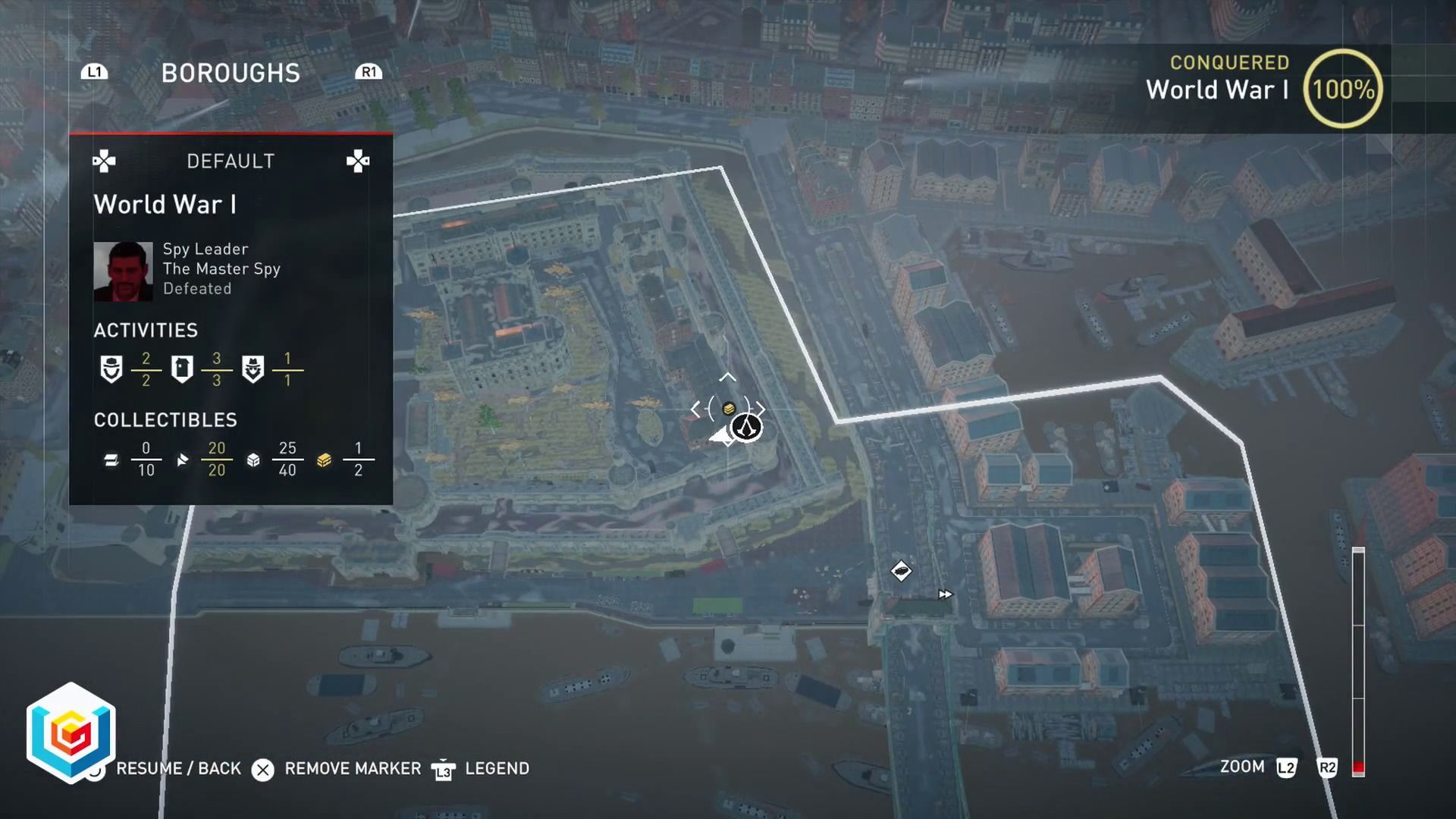Click the spy hunt activity shield icon
Viewport: 1456px width, 819px height.
(111, 369)
